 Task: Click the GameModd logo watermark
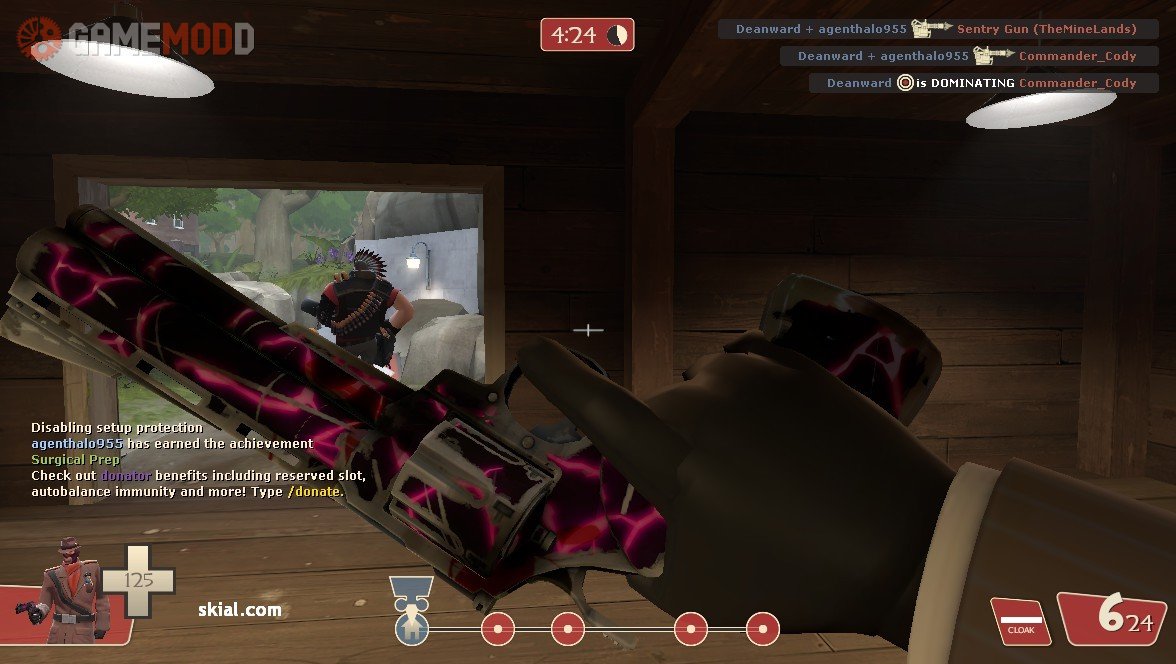[x=136, y=38]
